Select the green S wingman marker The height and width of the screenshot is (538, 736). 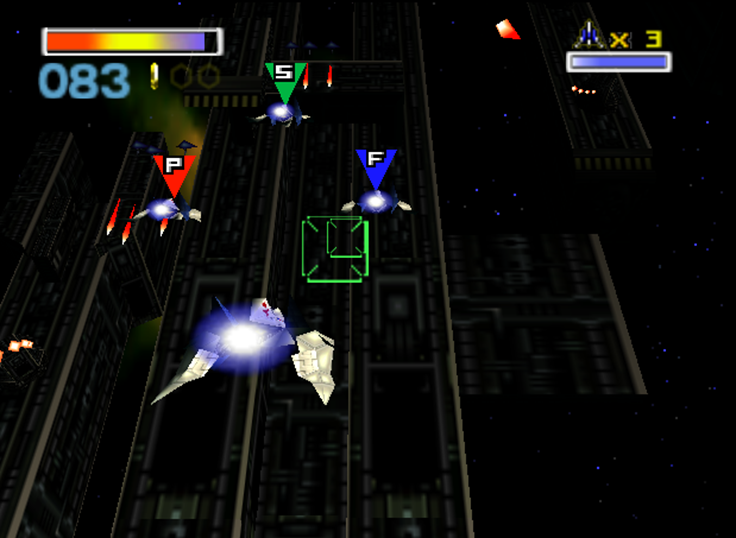285,80
